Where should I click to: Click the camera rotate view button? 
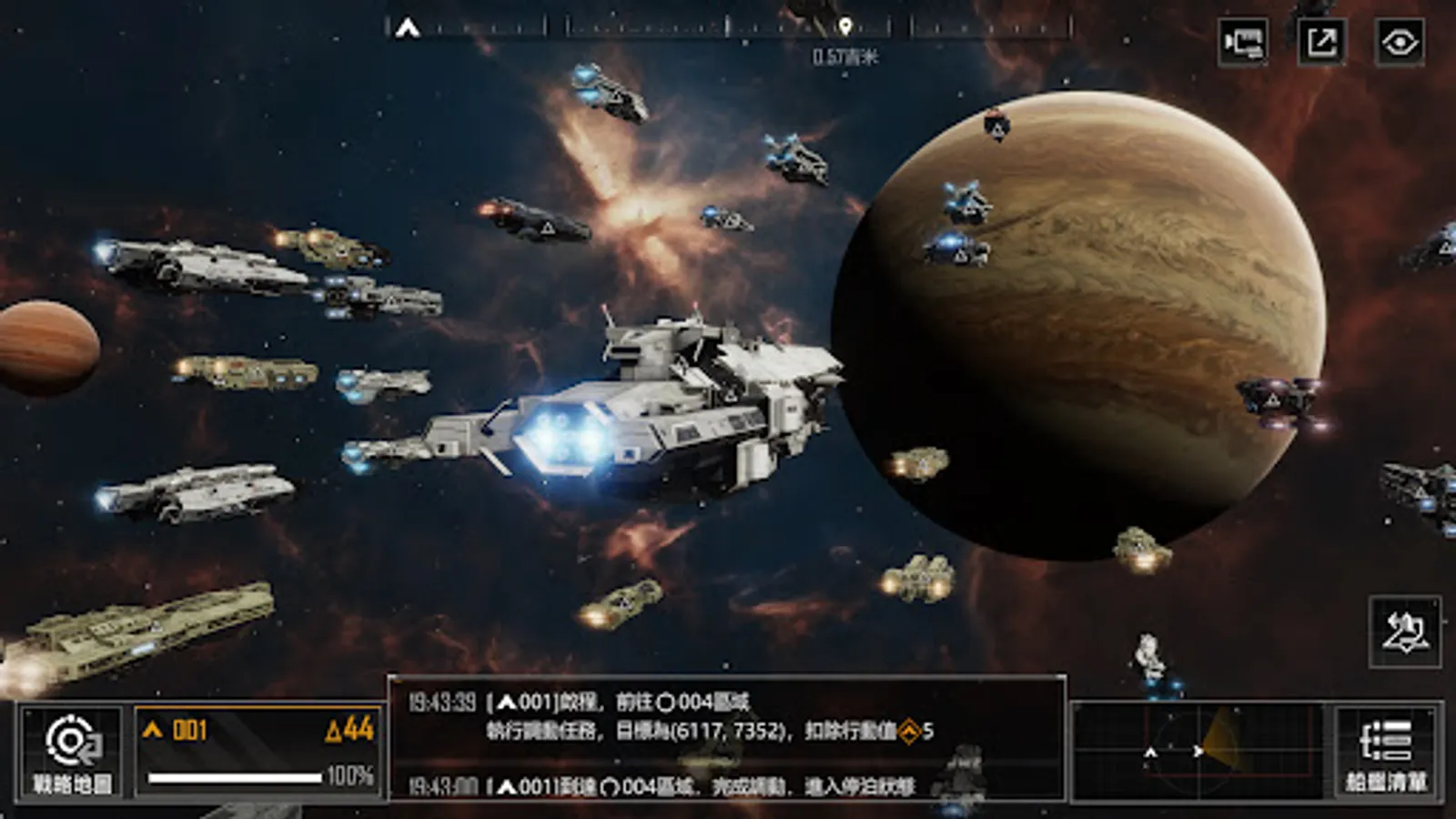point(1405,632)
